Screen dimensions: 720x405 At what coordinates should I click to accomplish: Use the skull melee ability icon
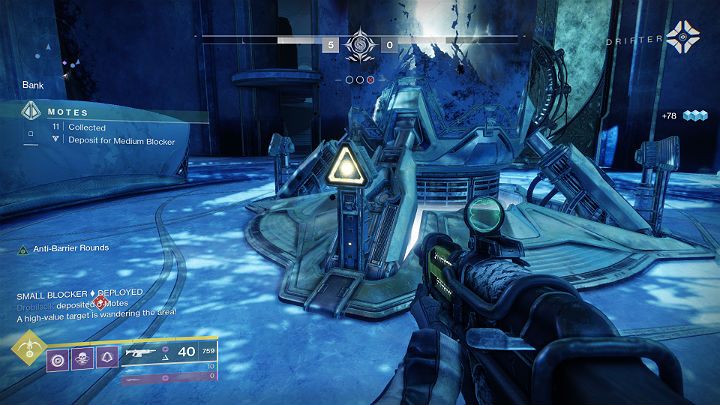point(81,356)
